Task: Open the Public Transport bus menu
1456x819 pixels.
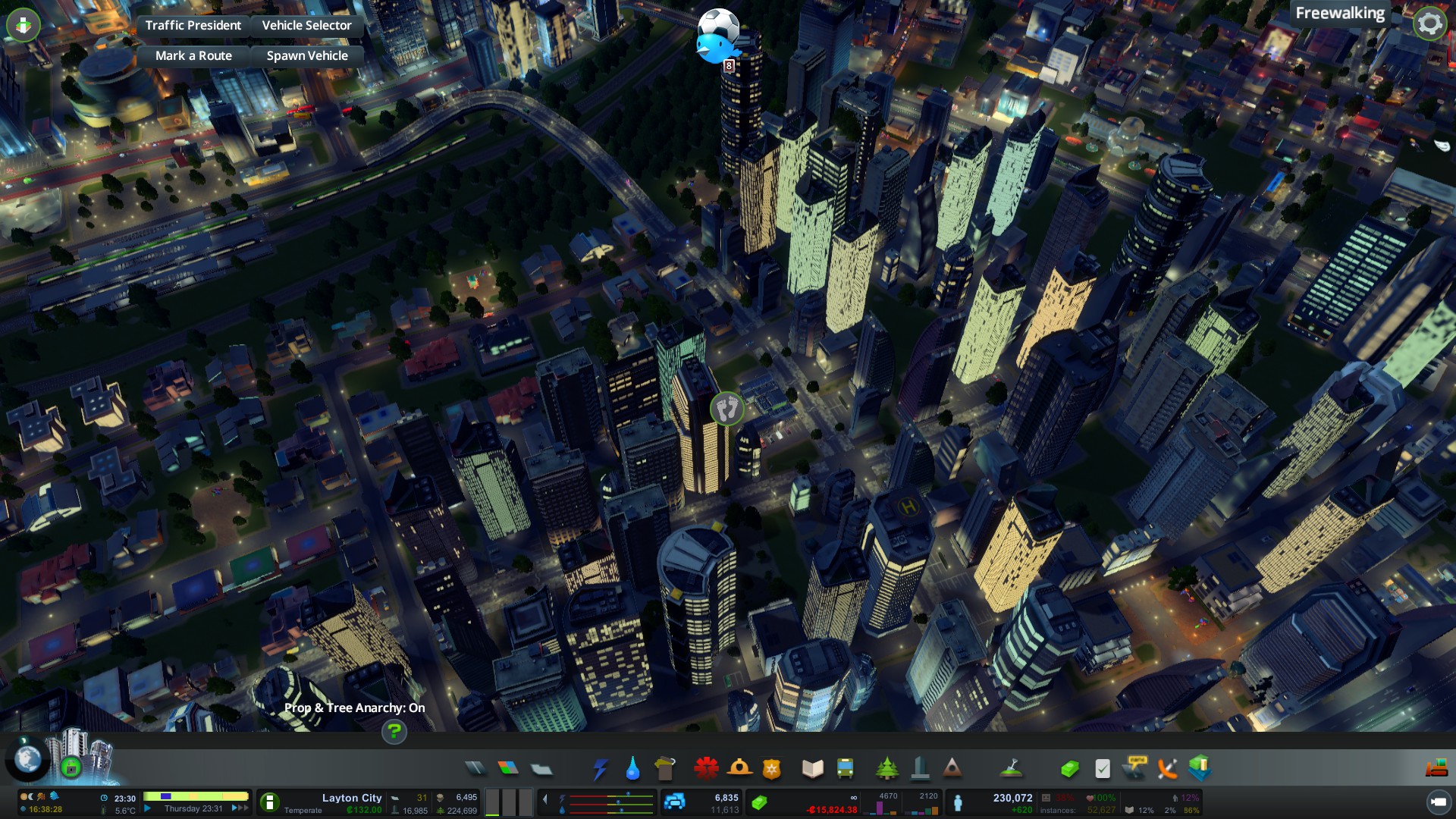Action: tap(845, 769)
